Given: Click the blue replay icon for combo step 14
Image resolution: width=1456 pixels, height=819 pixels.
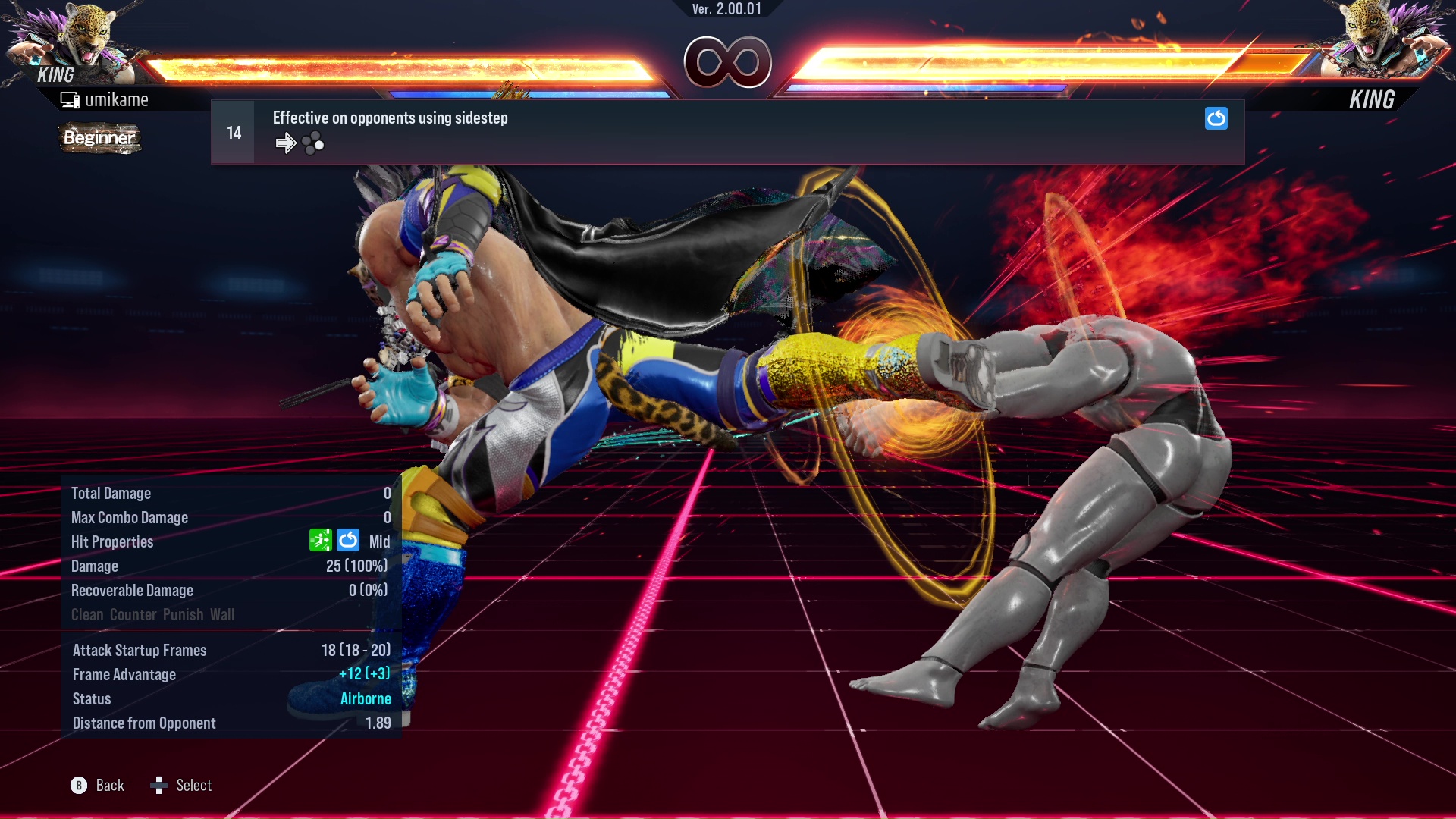Looking at the screenshot, I should [x=1216, y=118].
